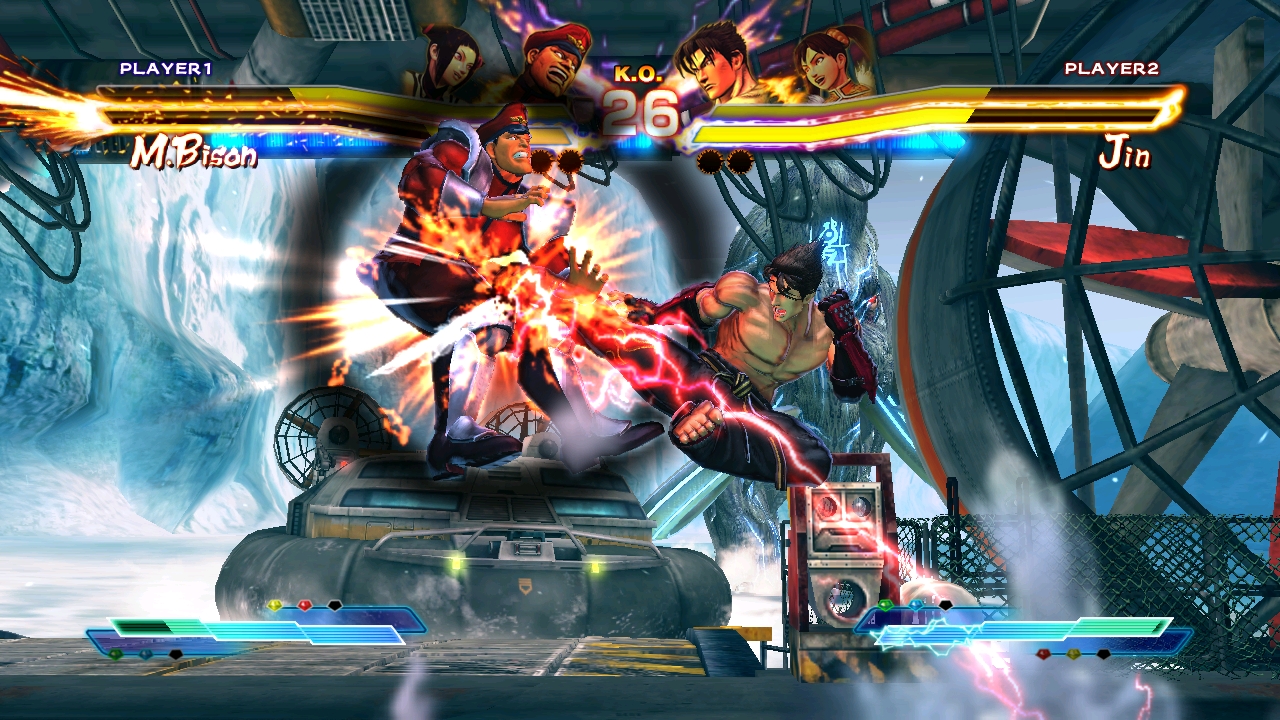Viewport: 1280px width, 720px height.
Task: Open the K.O. timer display
Action: [x=640, y=95]
